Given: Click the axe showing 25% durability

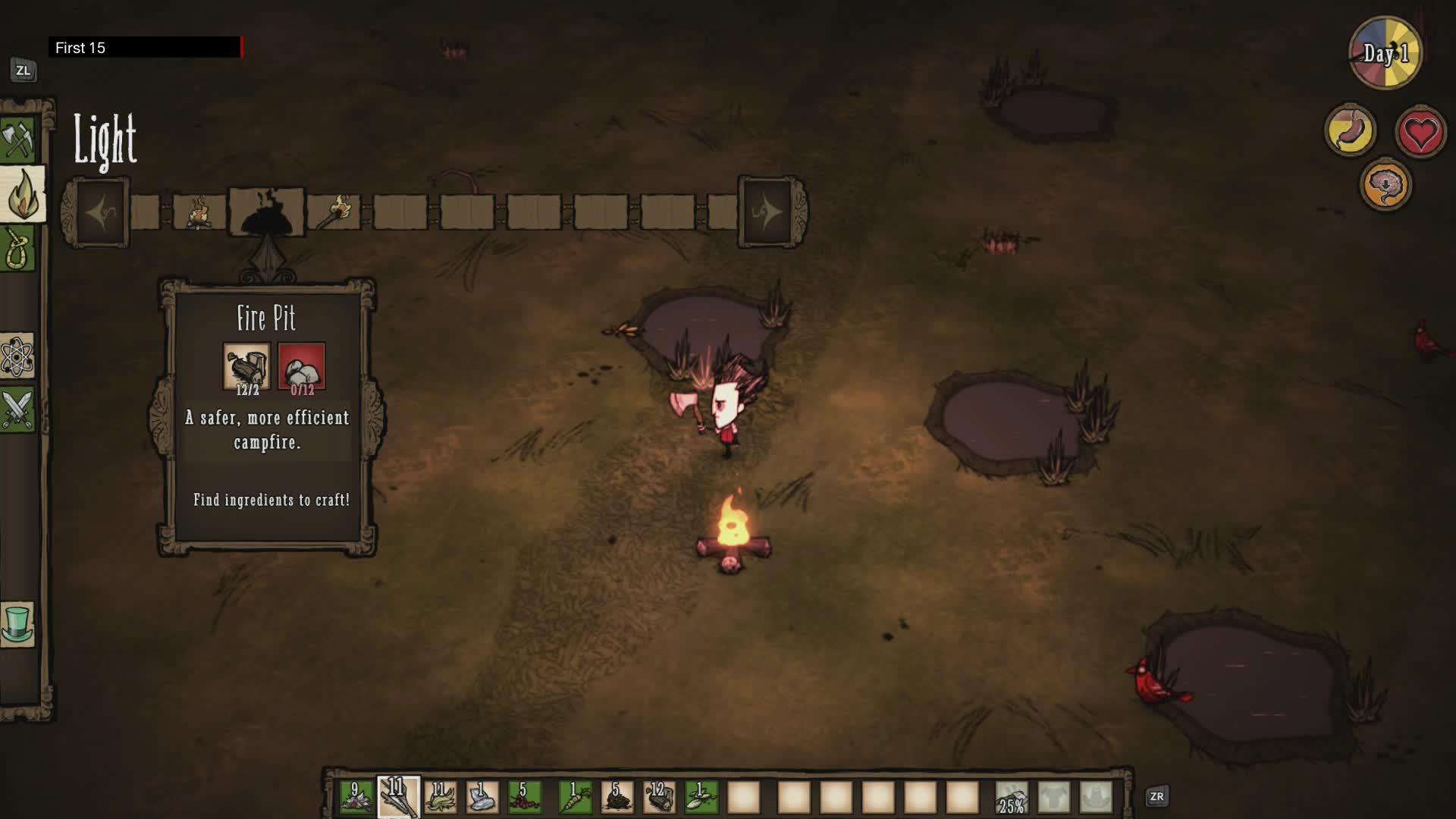Looking at the screenshot, I should (1012, 796).
